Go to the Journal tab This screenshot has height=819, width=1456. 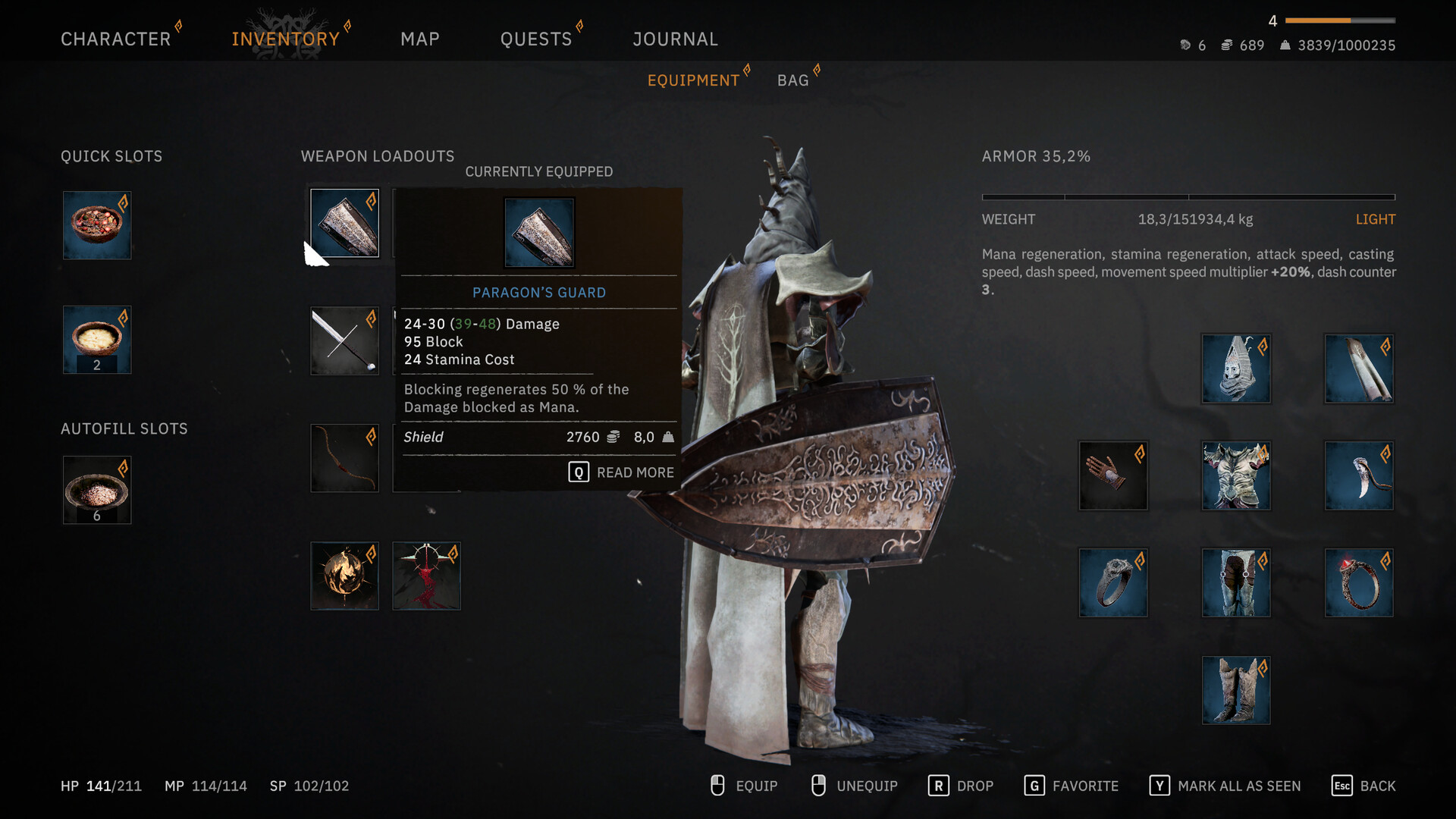(x=675, y=39)
